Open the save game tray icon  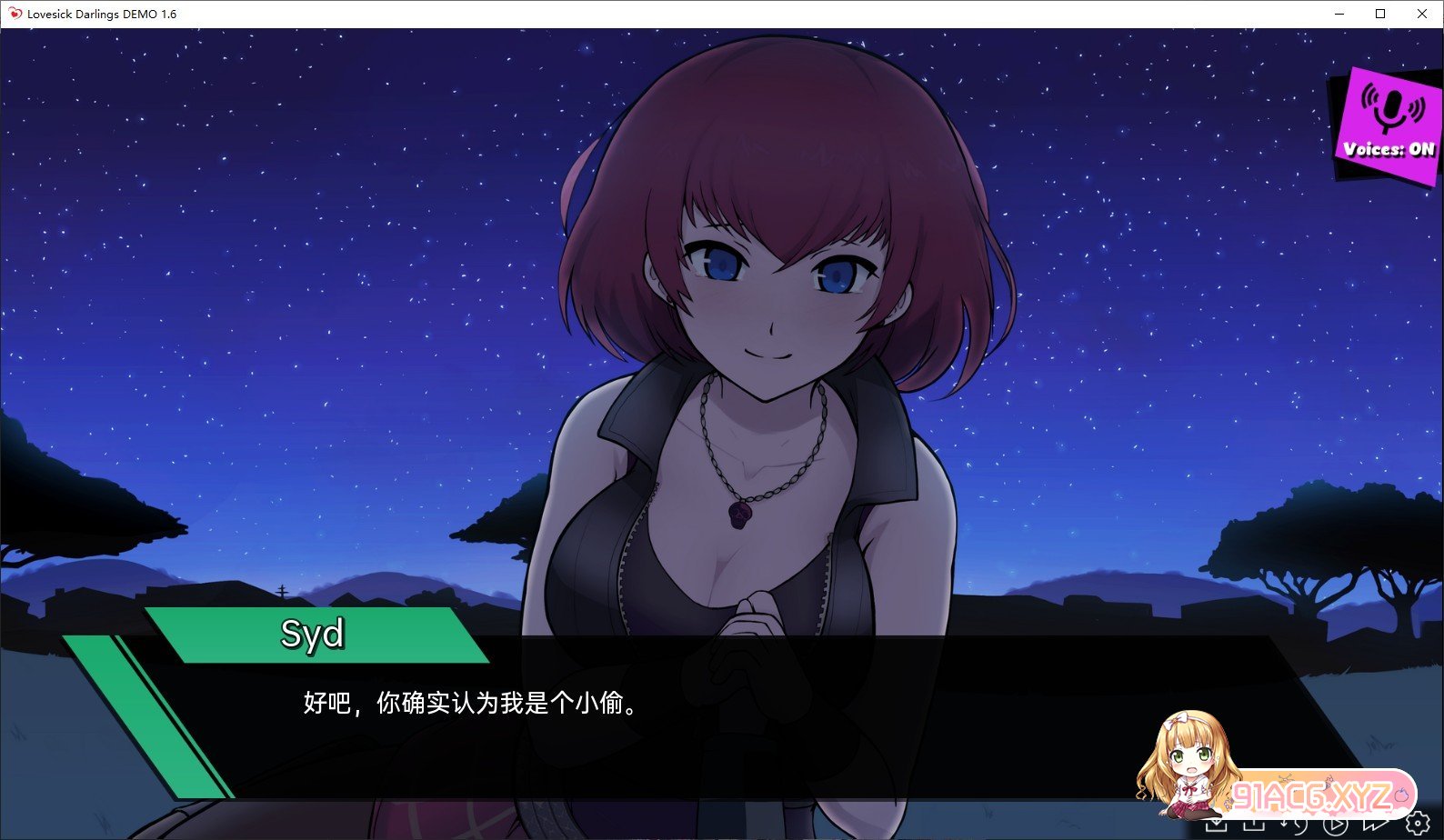pos(1216,824)
